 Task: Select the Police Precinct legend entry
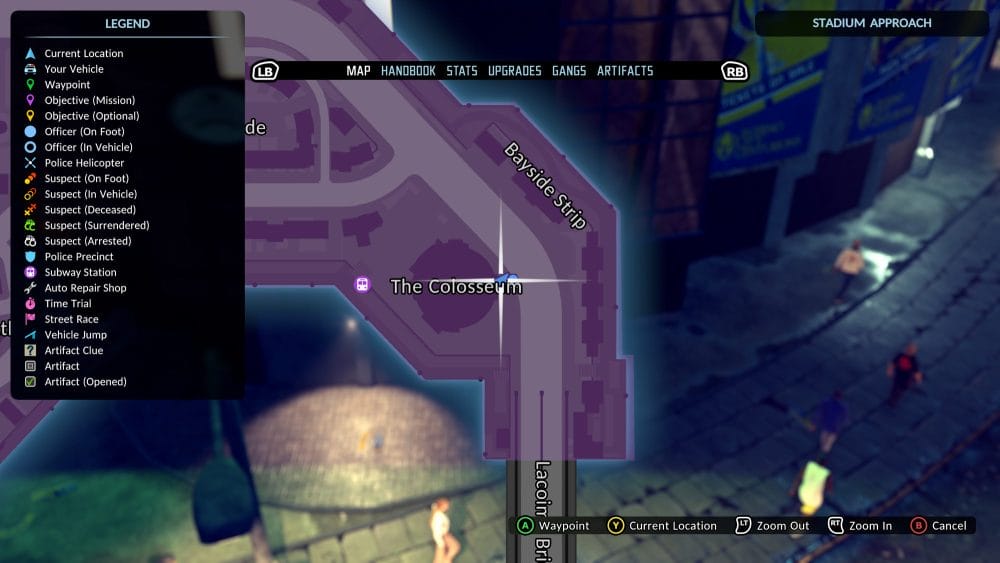click(x=79, y=257)
